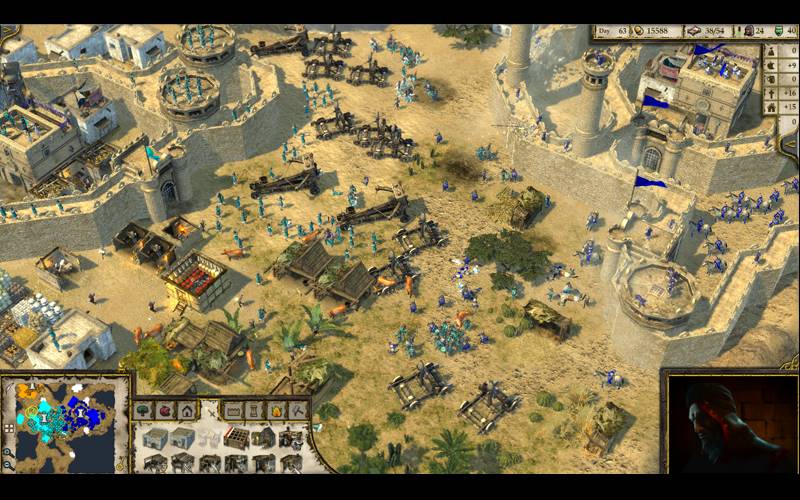
Task: Open the flame icon build category
Action: coord(278,411)
